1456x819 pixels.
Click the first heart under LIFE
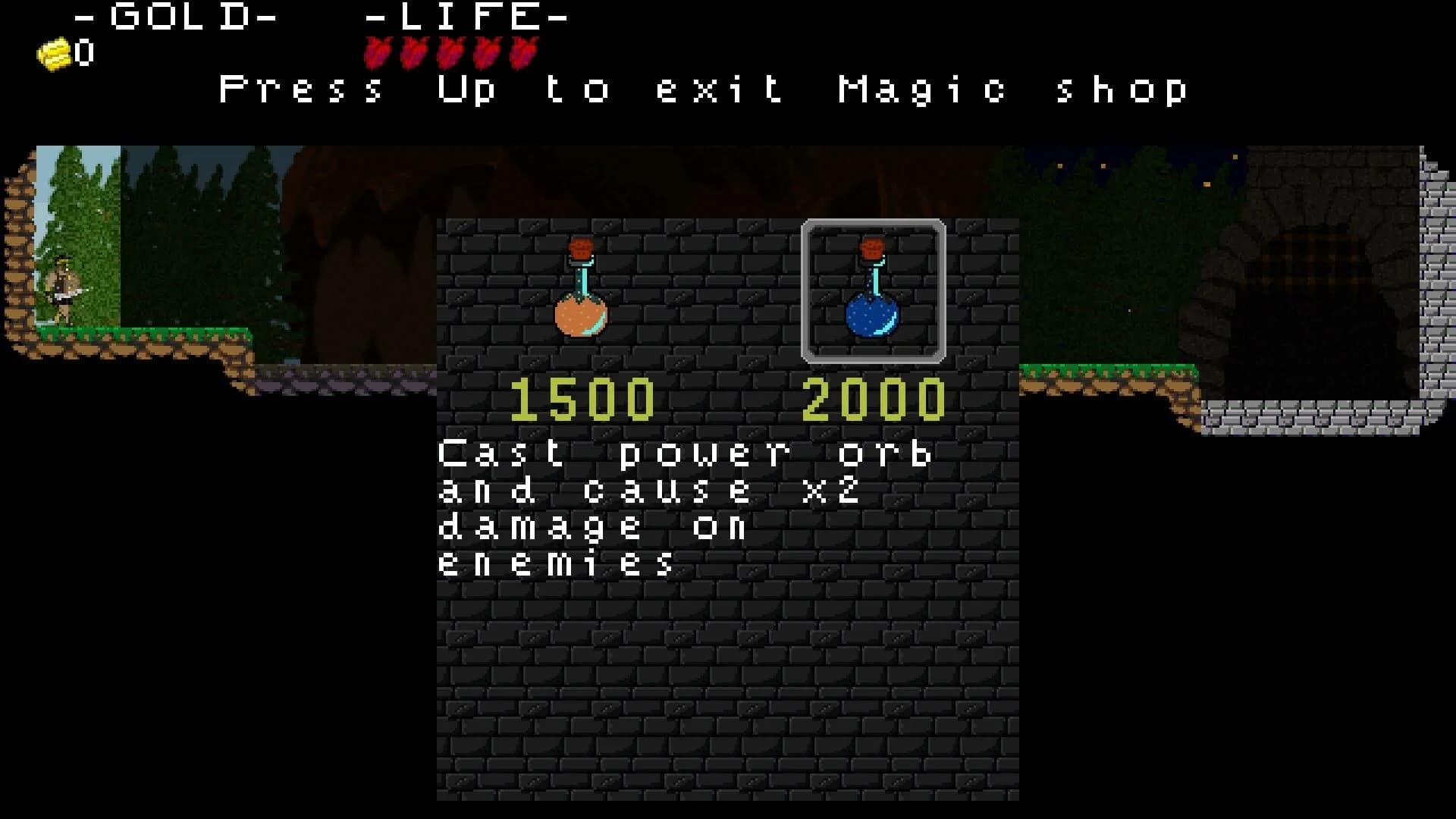(377, 51)
